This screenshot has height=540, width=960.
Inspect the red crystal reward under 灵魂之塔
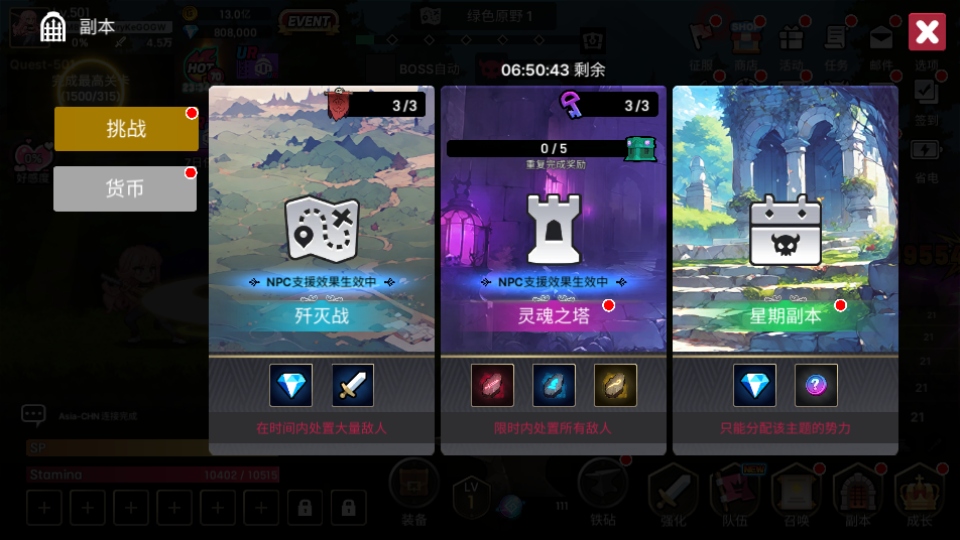(x=492, y=385)
